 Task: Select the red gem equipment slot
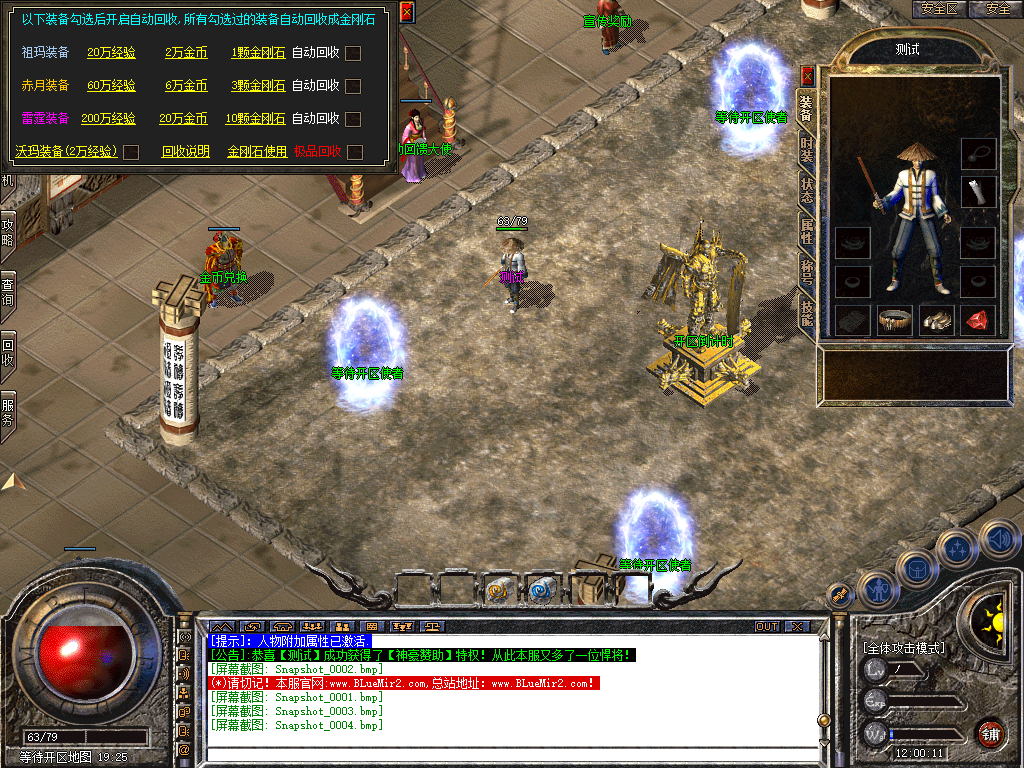pyautogui.click(x=978, y=320)
